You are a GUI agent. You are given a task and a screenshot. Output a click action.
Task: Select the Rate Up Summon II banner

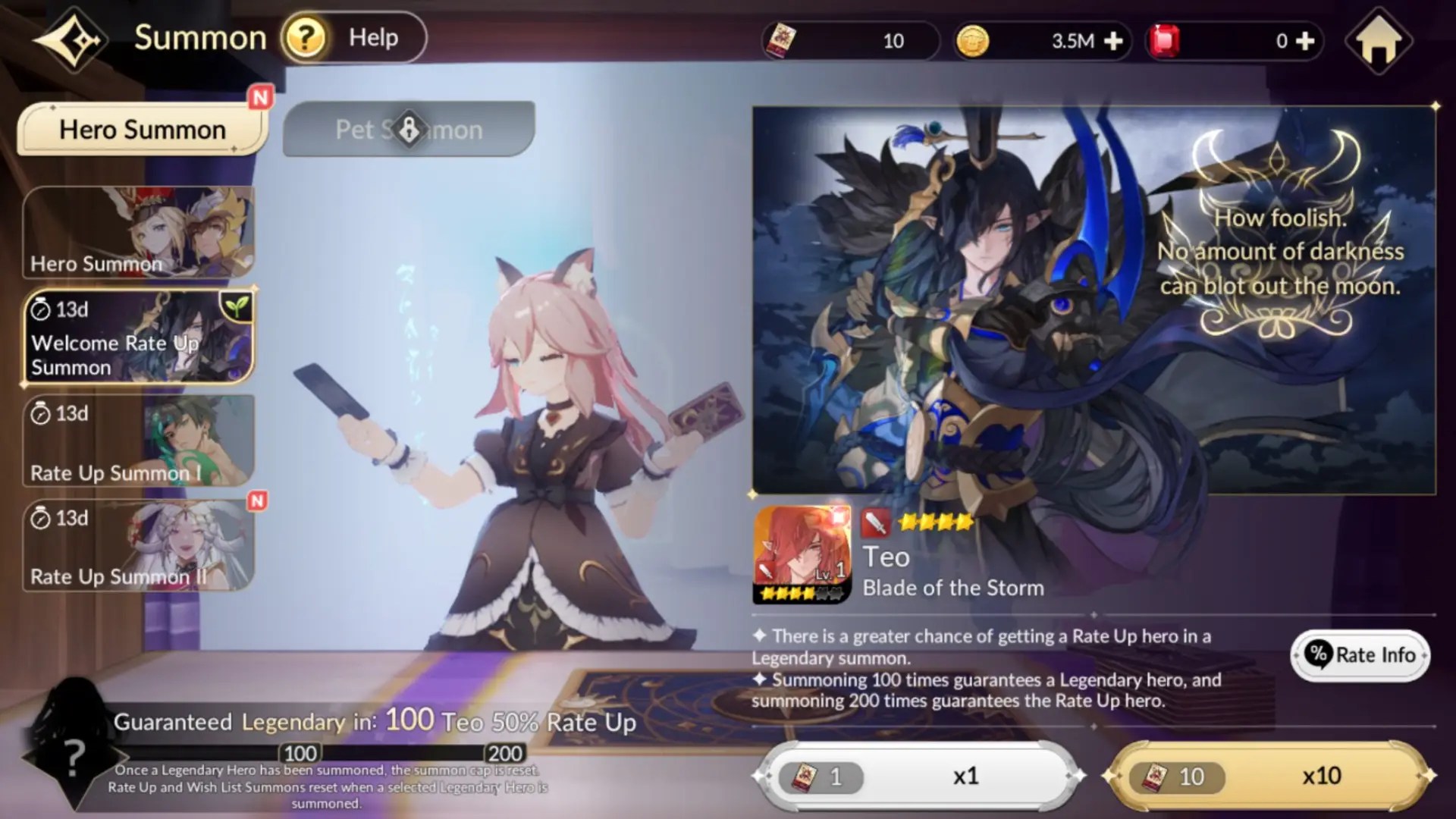pyautogui.click(x=139, y=544)
